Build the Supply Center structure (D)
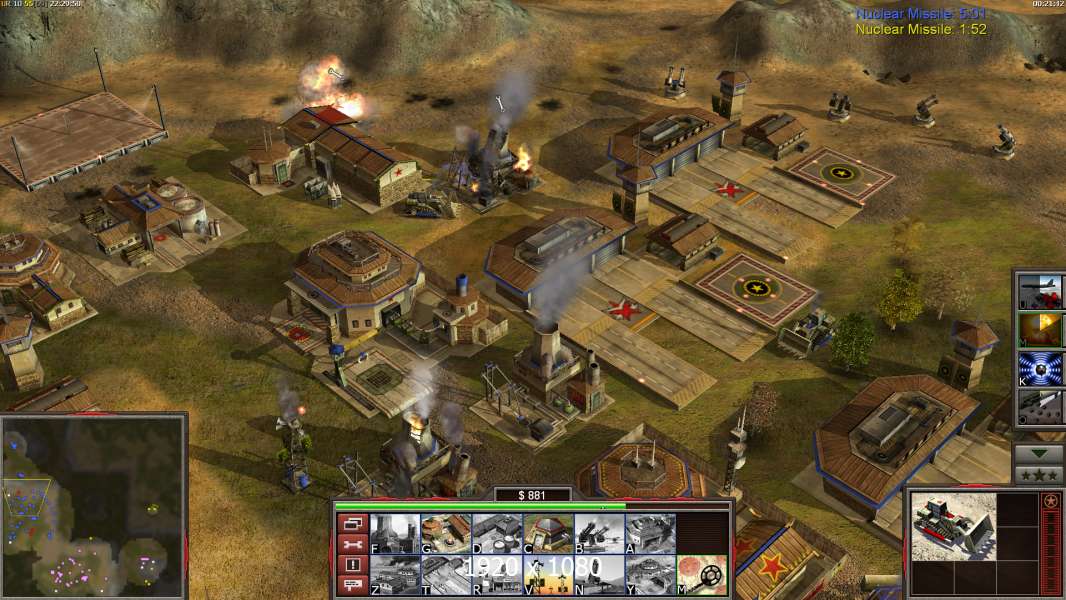1066x600 pixels. pos(497,533)
